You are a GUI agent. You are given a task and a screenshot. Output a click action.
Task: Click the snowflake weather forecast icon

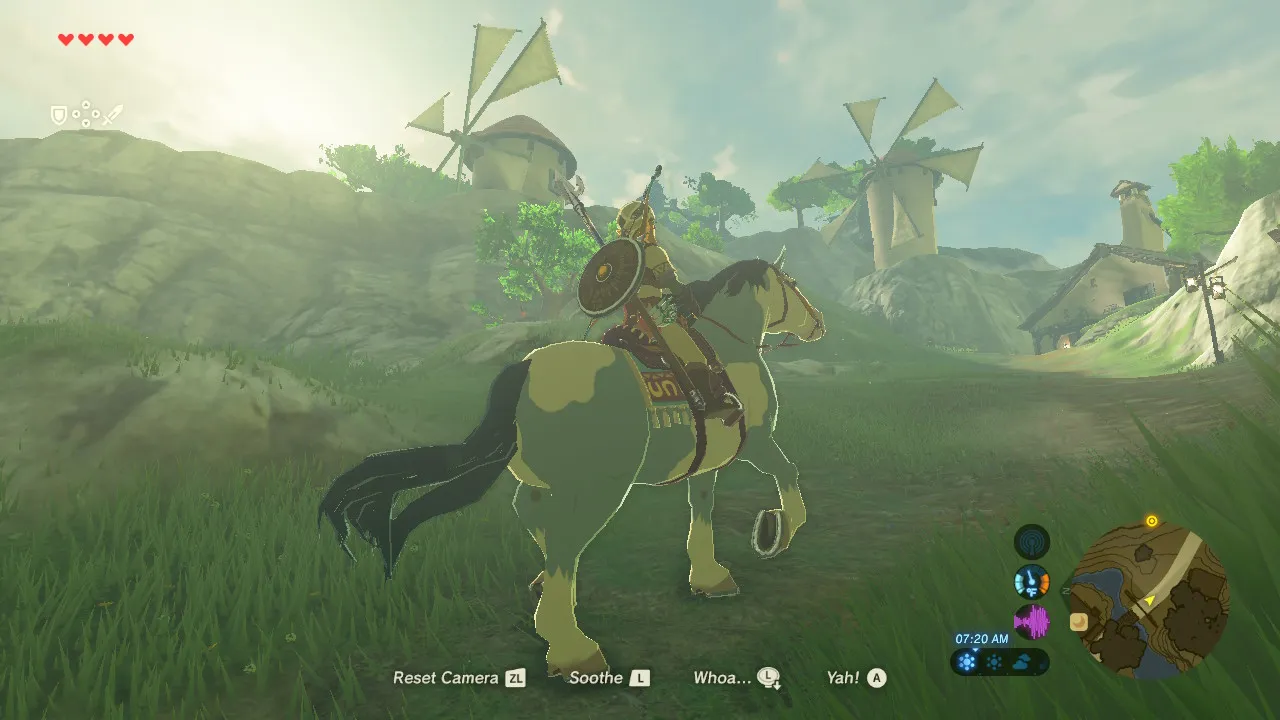click(966, 662)
